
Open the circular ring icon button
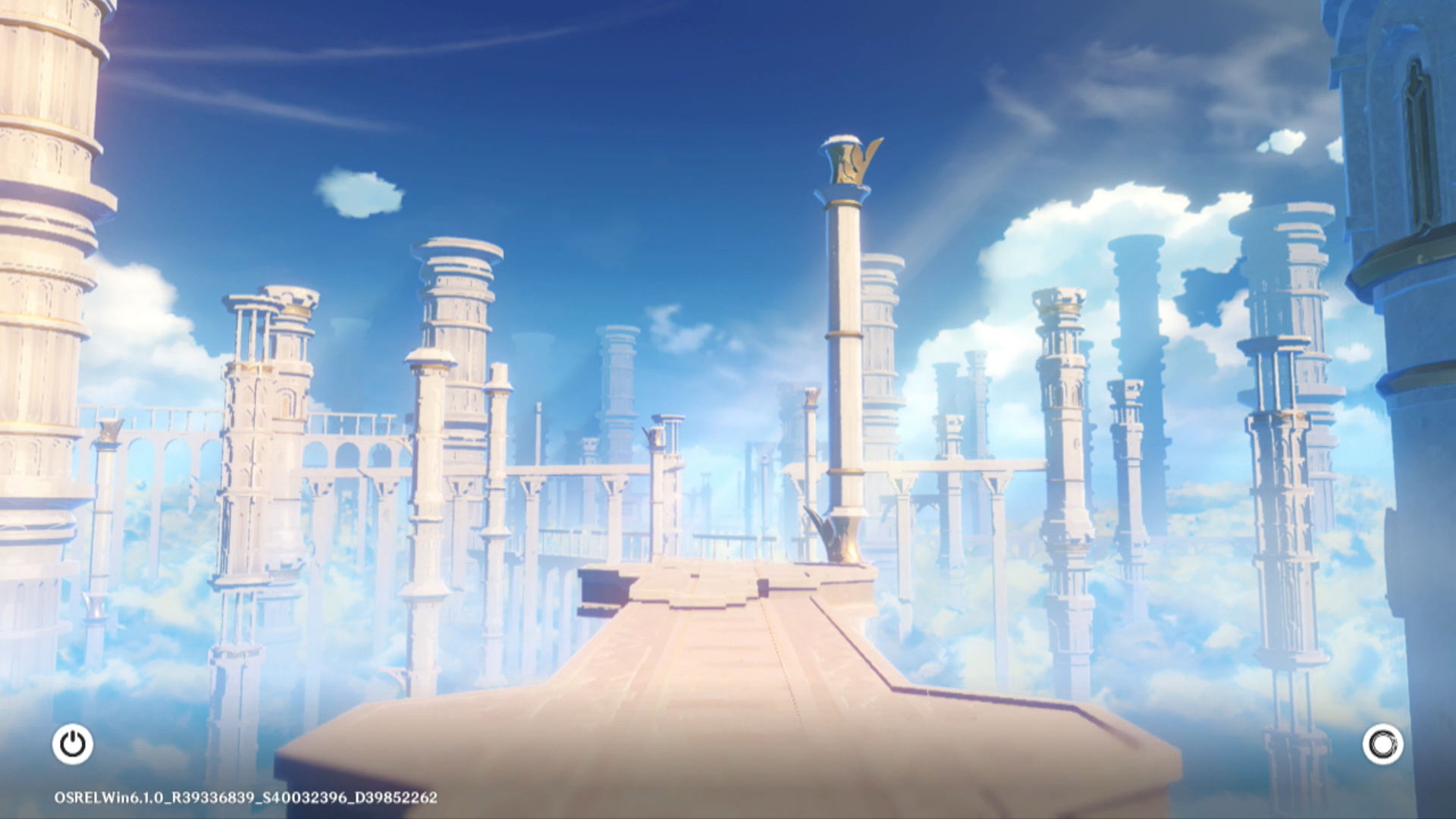pos(1382,744)
